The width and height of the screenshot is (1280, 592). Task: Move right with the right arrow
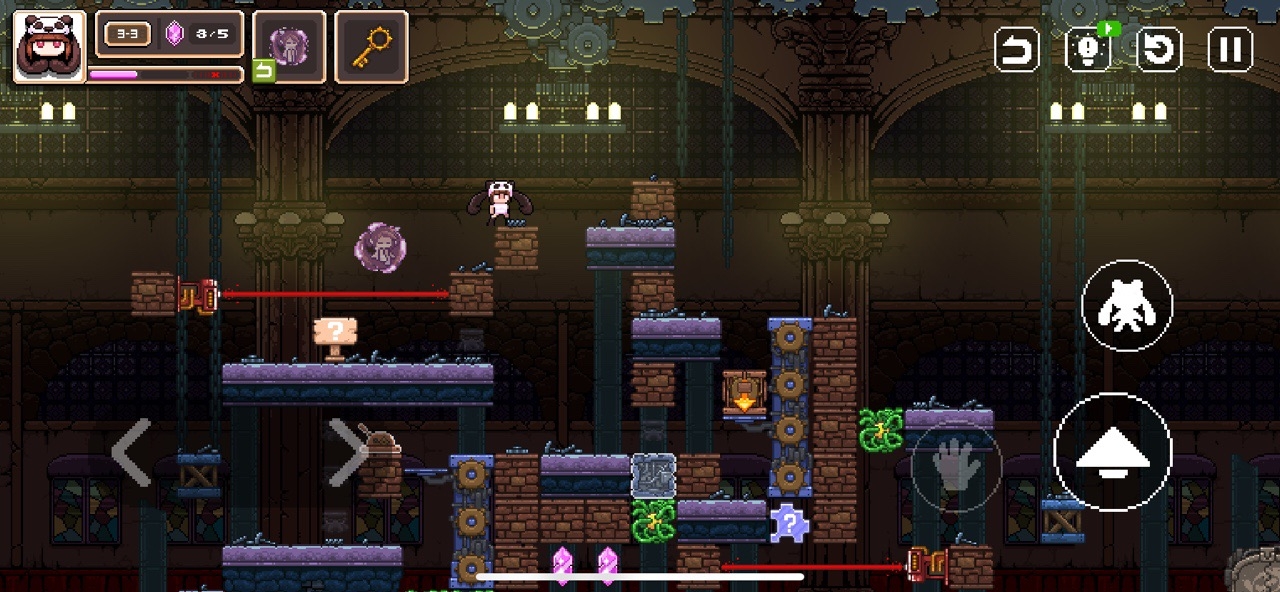[x=347, y=452]
